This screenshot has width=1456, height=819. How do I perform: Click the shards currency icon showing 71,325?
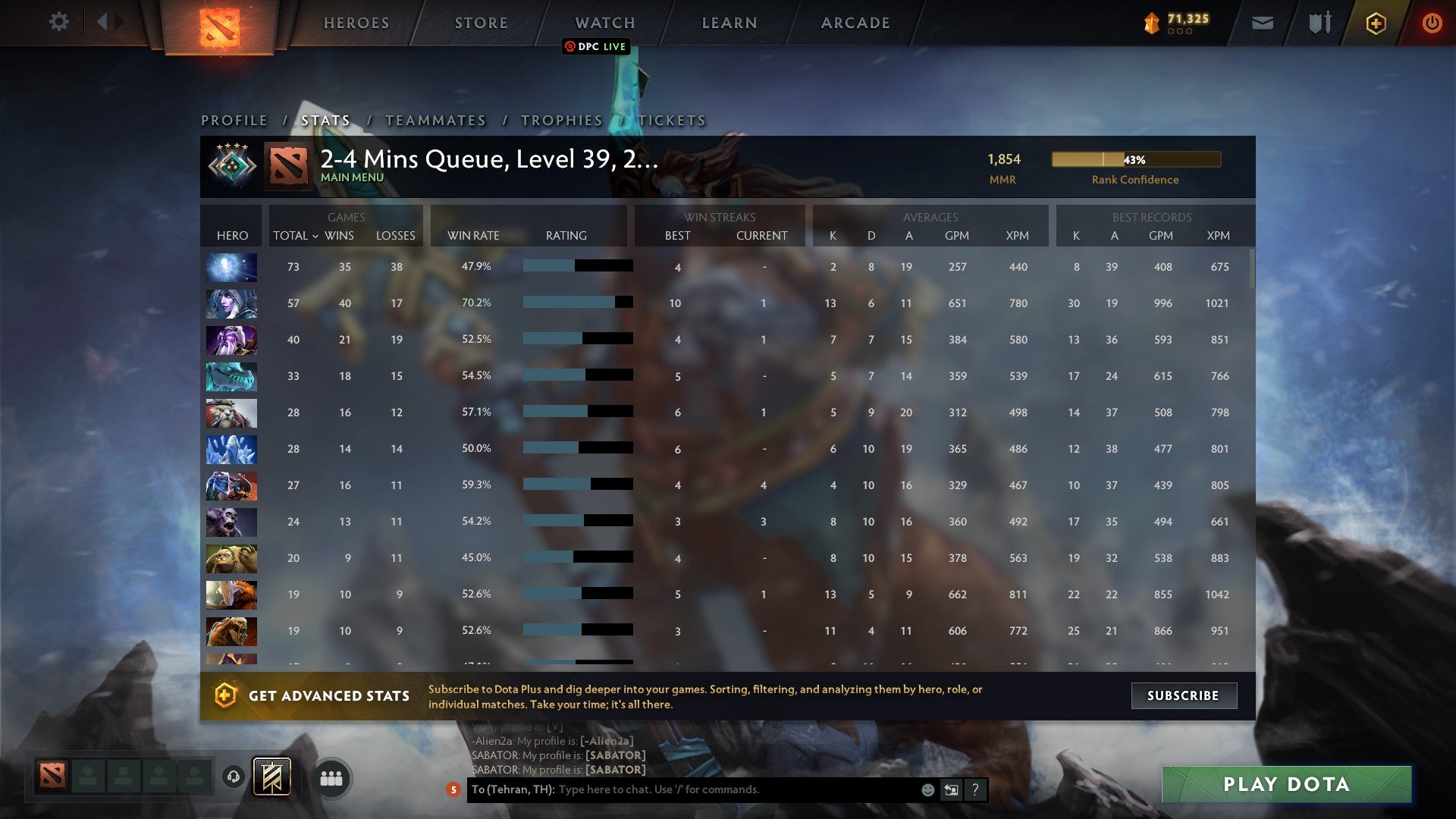(1150, 24)
